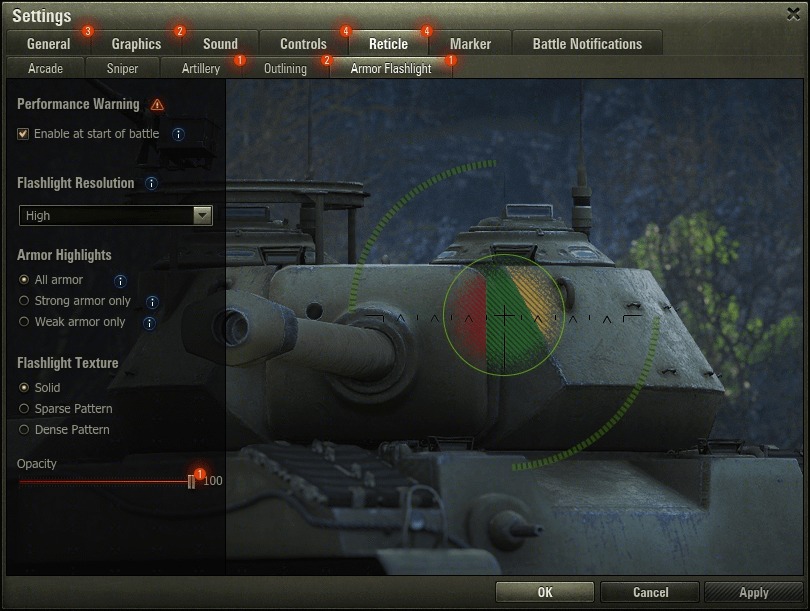Open the Graphics settings tab
810x611 pixels.
(136, 44)
